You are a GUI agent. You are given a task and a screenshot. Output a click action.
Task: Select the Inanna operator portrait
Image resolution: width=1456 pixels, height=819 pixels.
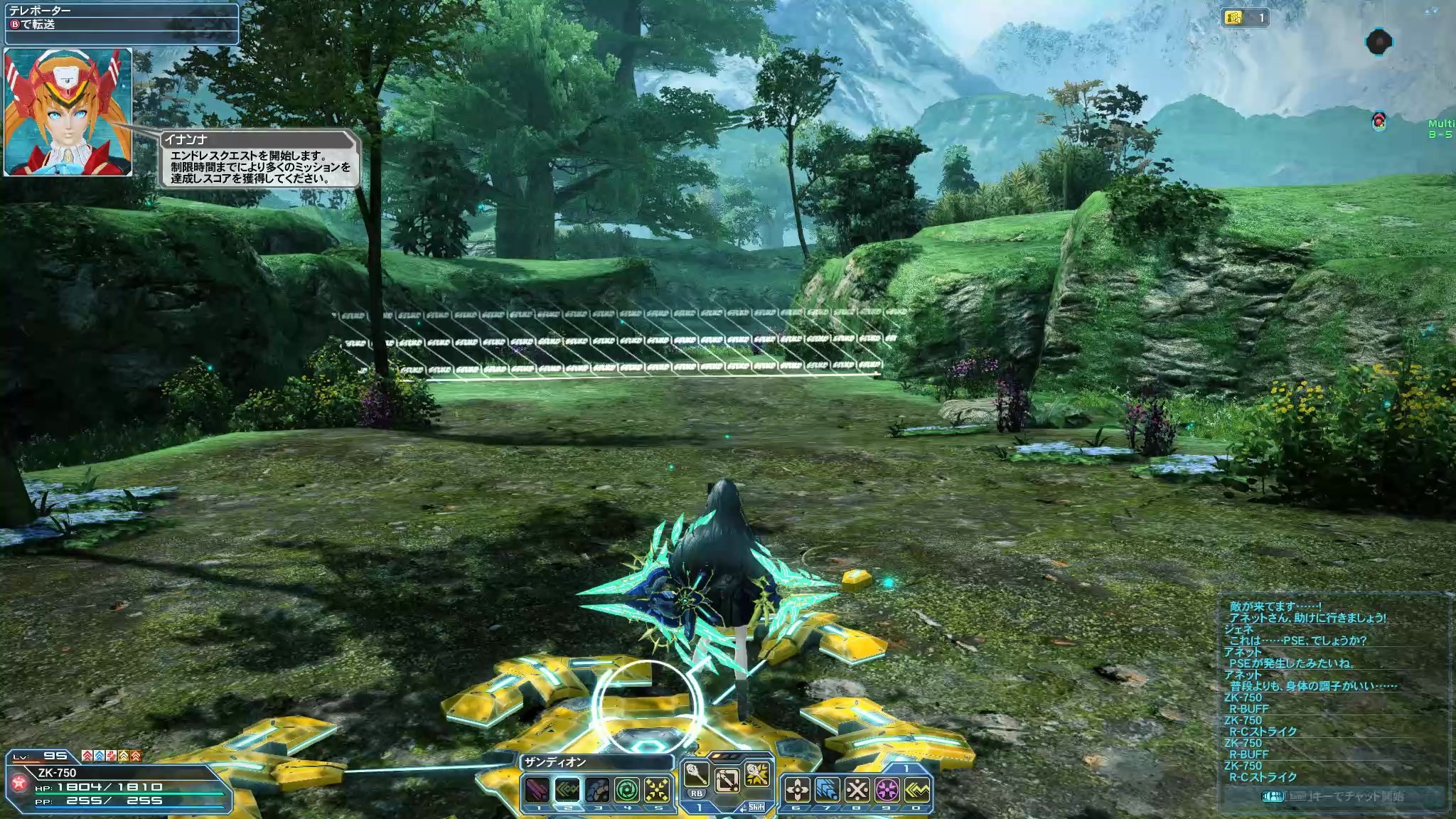(x=68, y=112)
